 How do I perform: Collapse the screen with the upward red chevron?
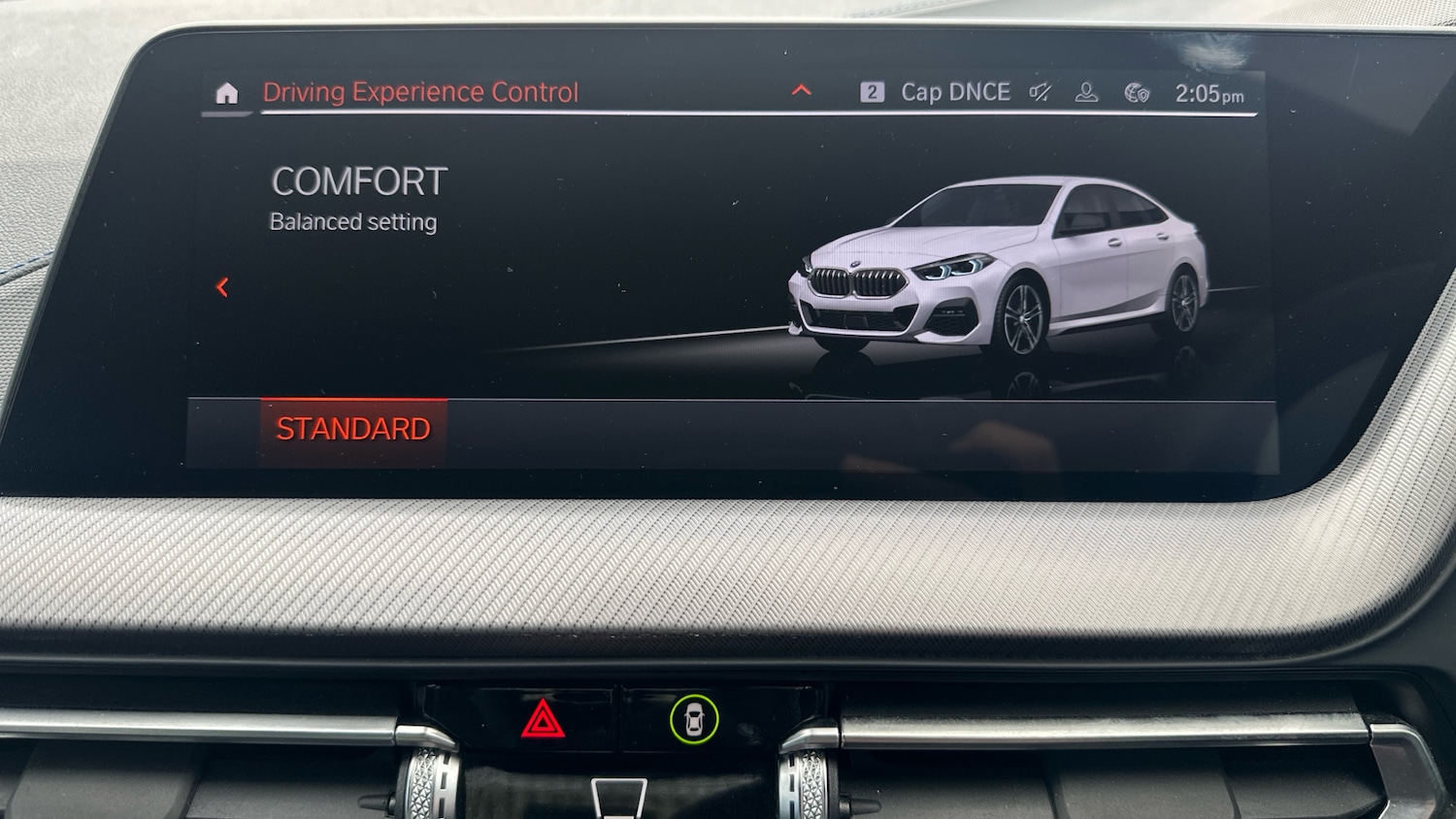(x=802, y=89)
